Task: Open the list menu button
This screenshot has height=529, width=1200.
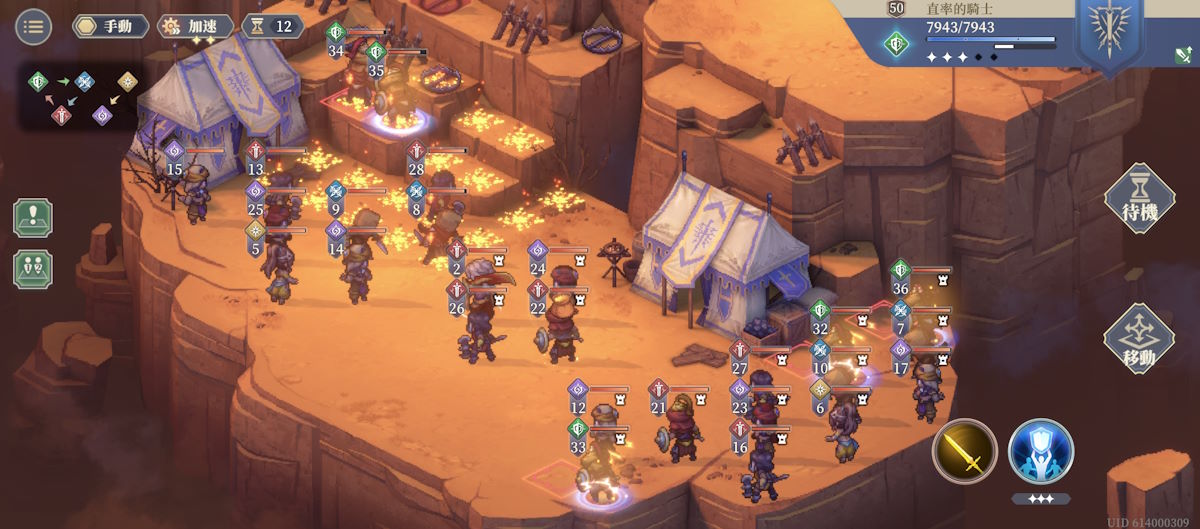Action: tap(33, 26)
